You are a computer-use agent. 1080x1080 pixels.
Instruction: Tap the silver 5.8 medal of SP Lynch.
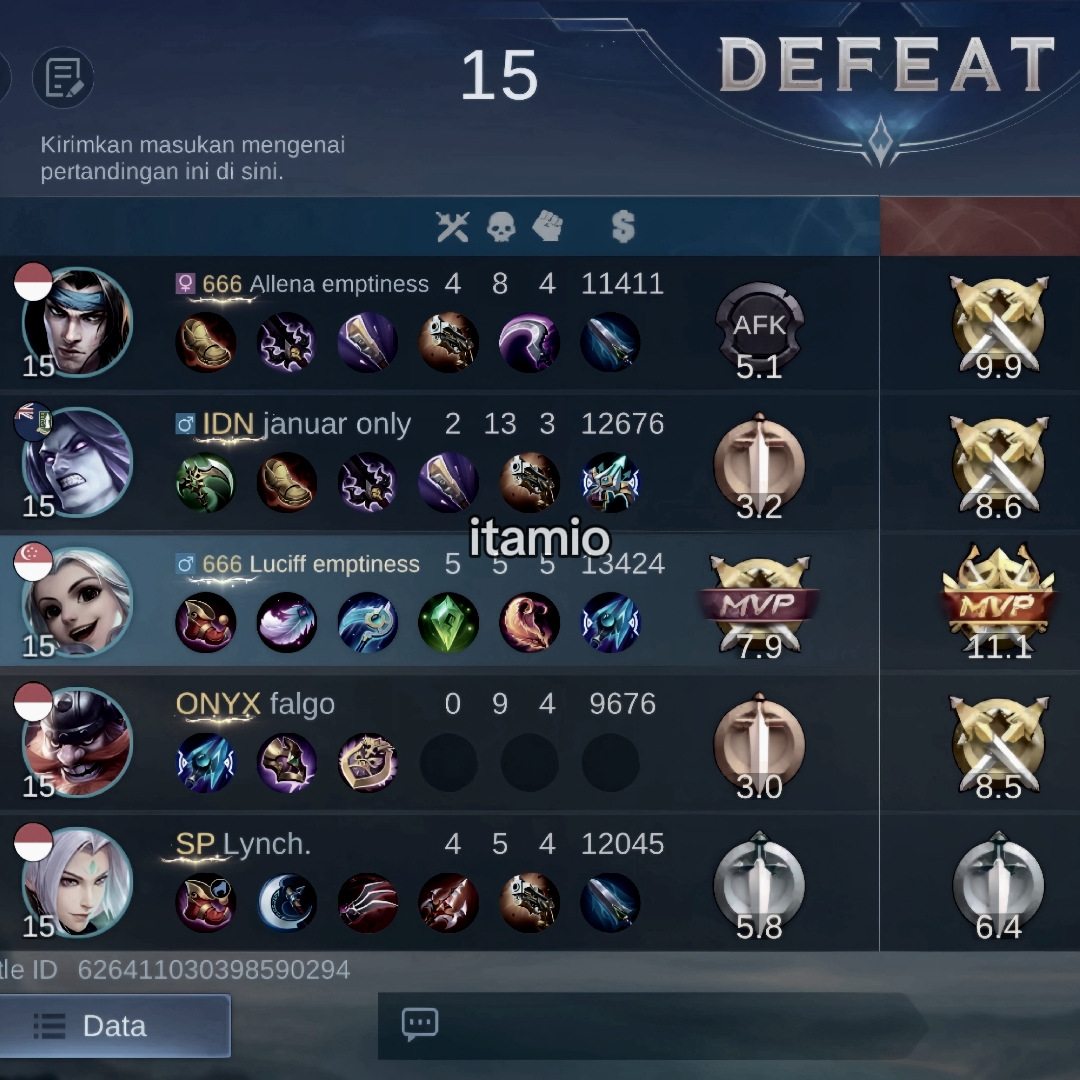tap(760, 886)
